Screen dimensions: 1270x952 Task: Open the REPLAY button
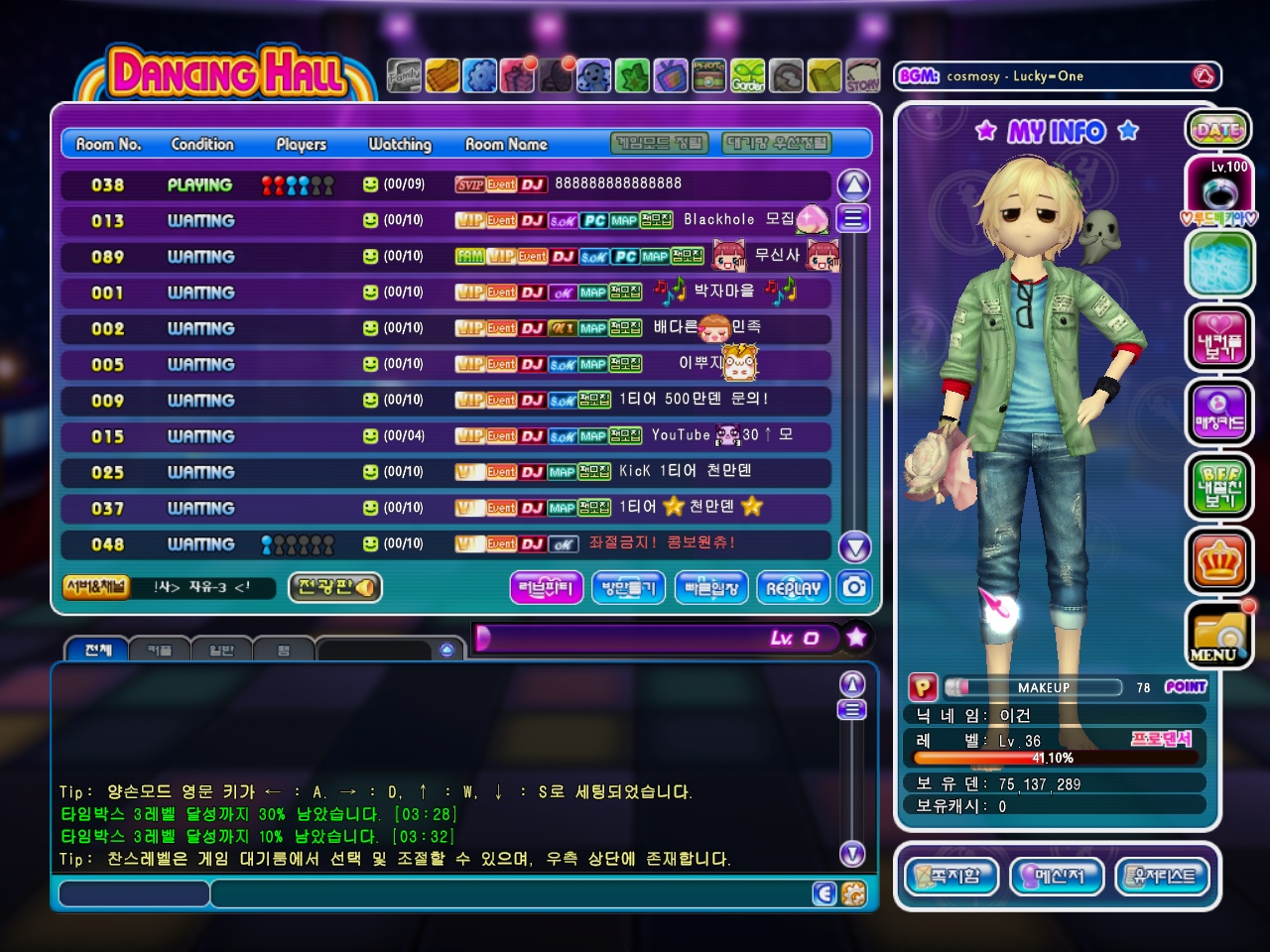tap(793, 588)
